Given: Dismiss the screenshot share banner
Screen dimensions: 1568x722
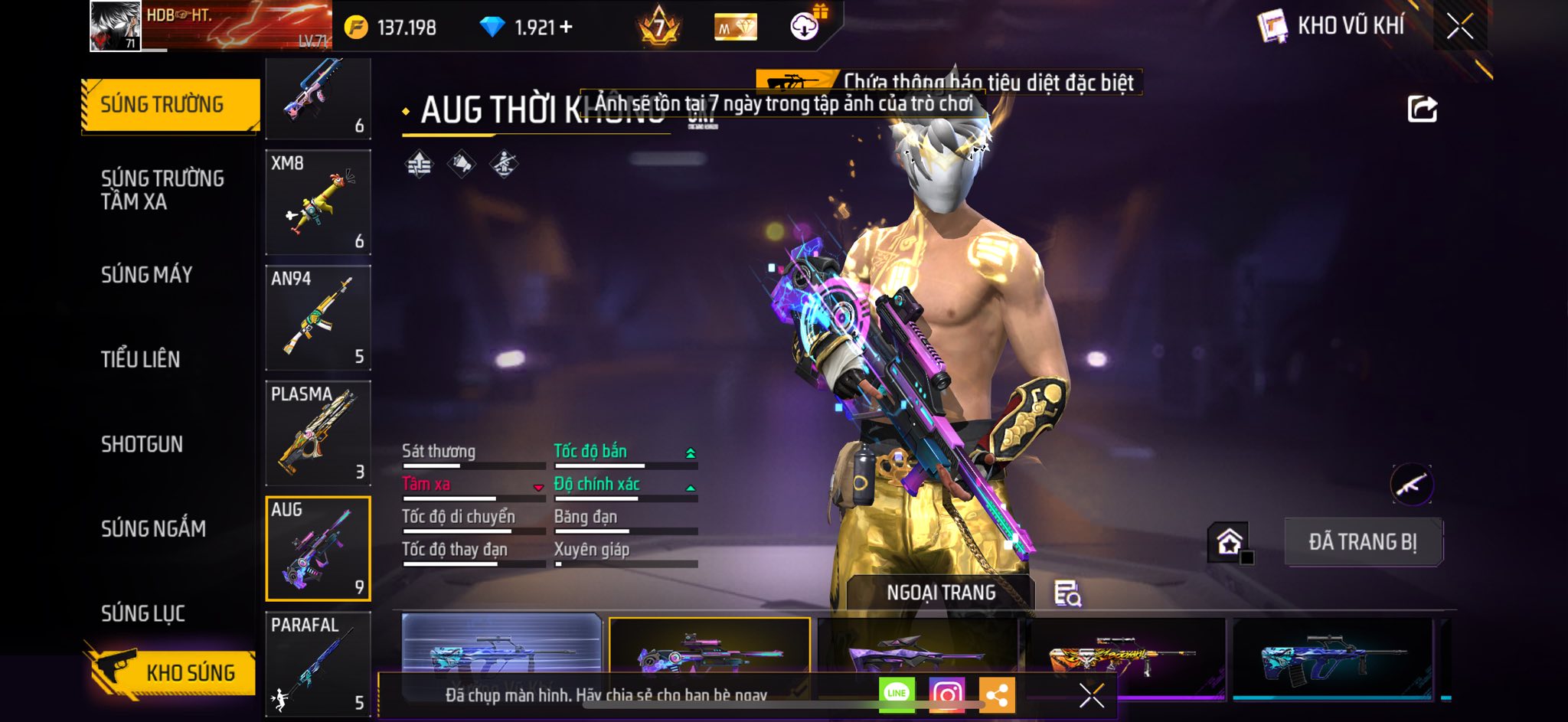Looking at the screenshot, I should 1091,695.
